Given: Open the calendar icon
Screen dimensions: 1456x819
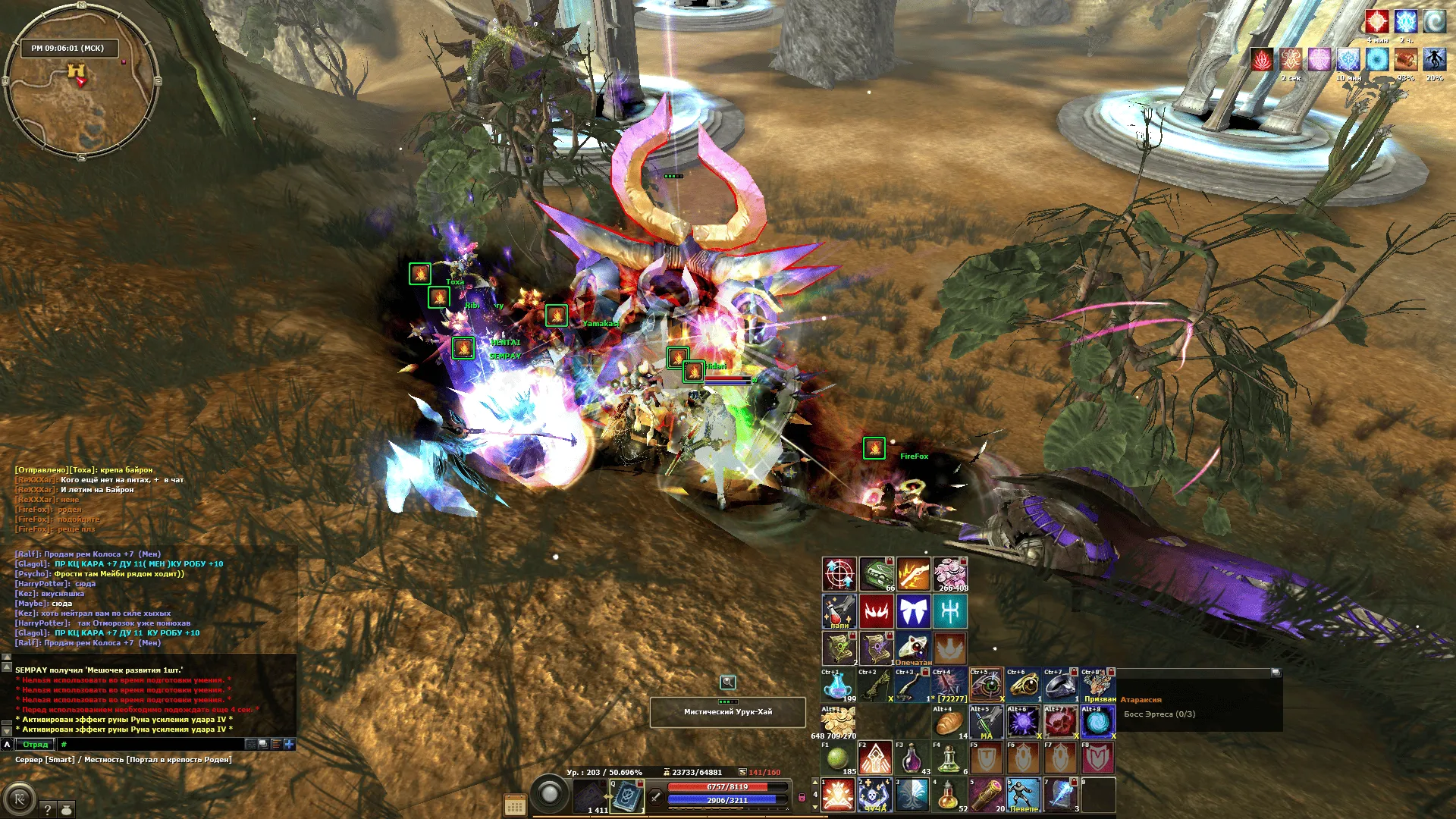Looking at the screenshot, I should click(x=515, y=805).
